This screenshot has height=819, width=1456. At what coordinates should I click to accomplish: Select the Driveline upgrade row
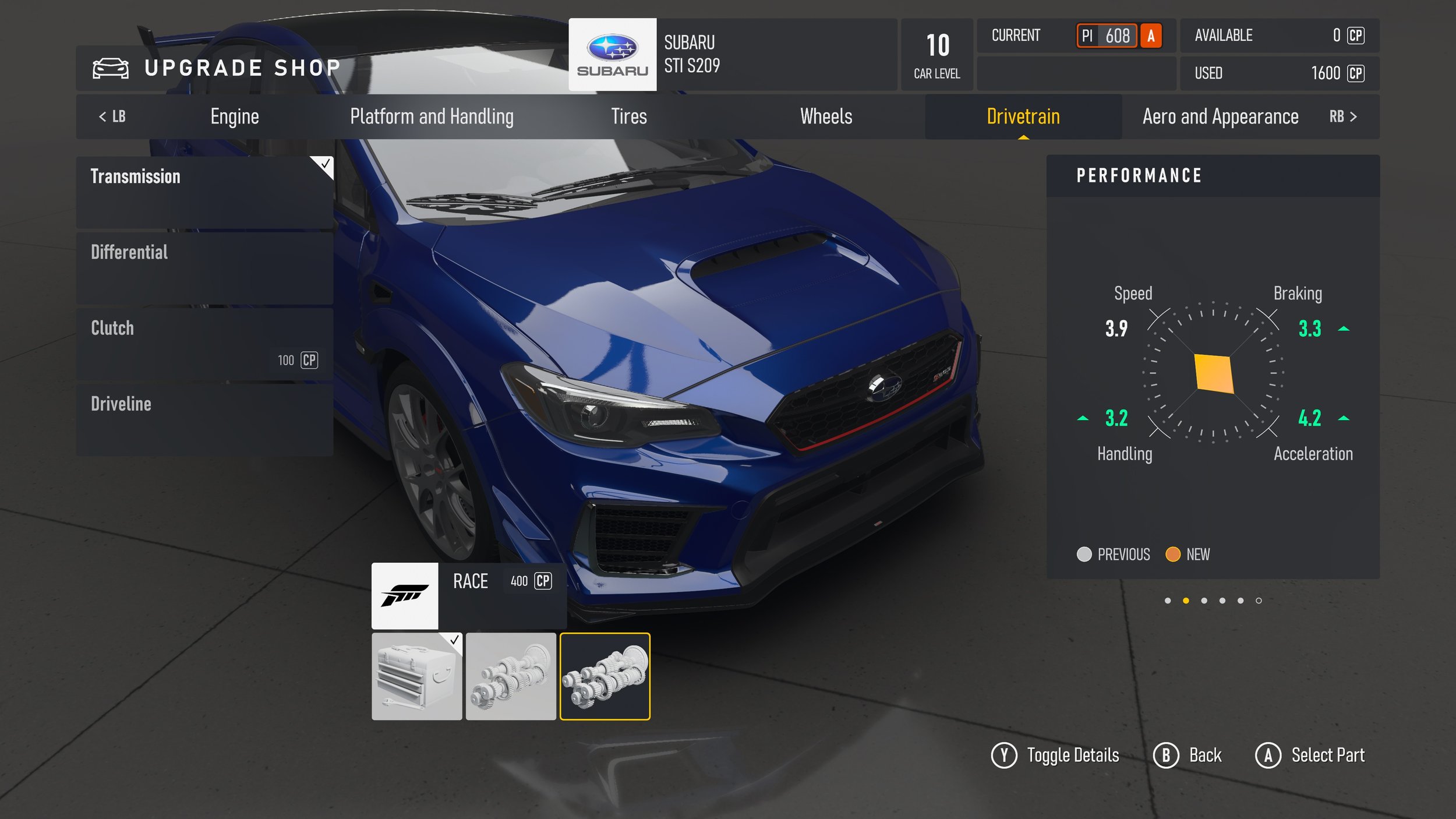[x=204, y=419]
